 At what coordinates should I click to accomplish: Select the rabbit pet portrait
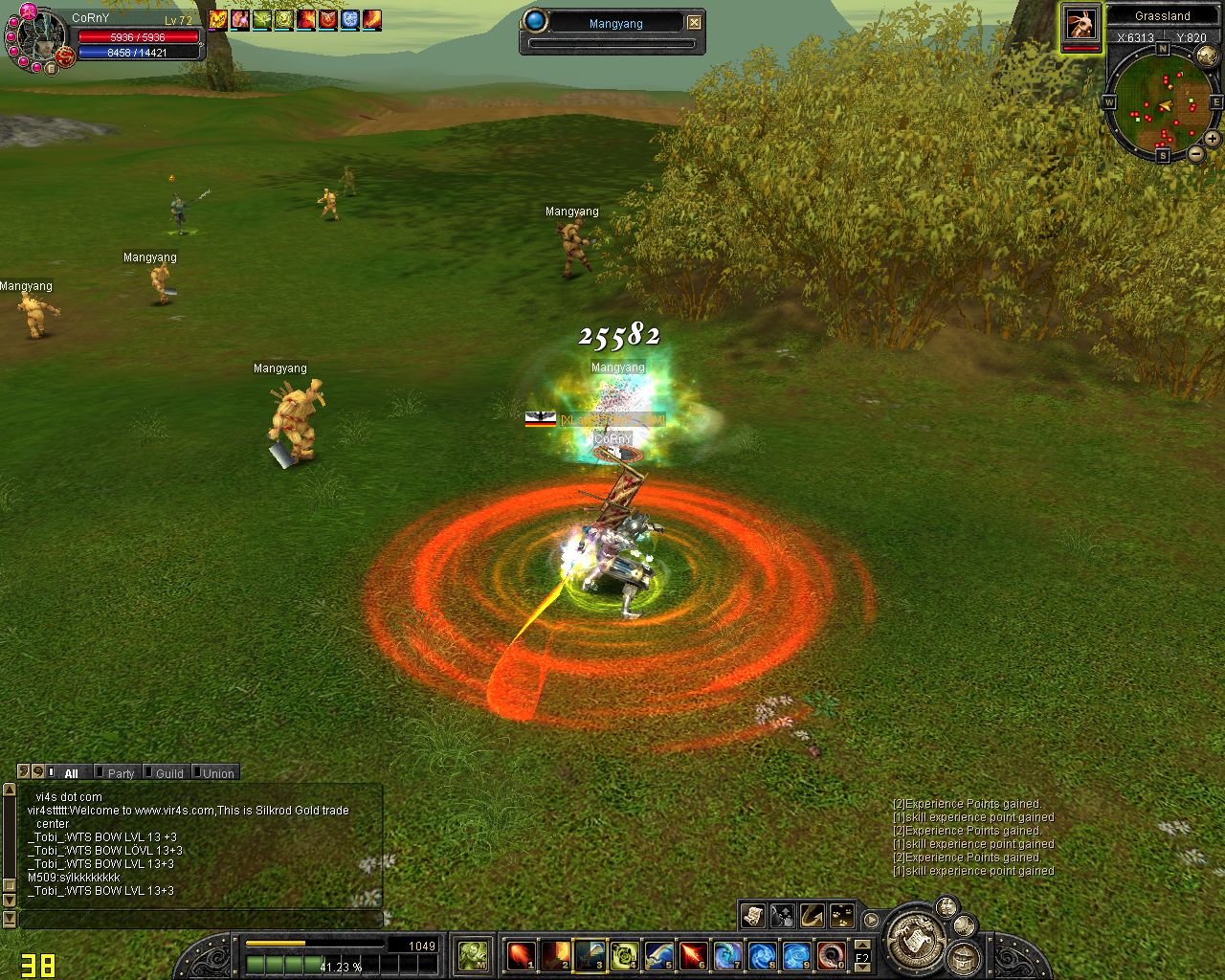tap(1080, 25)
